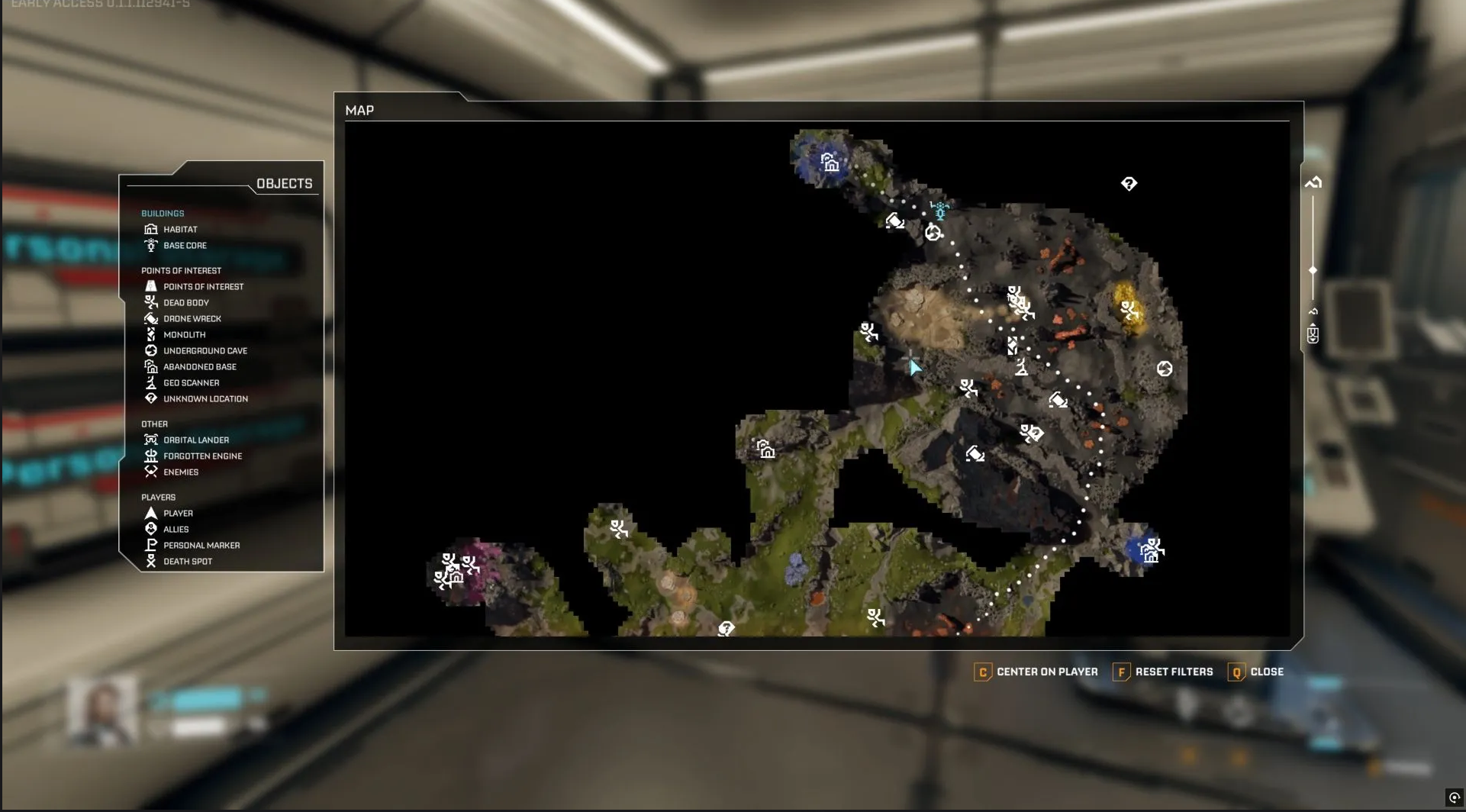The height and width of the screenshot is (812, 1466).
Task: Toggle the Underground Cave filter
Action: 205,351
